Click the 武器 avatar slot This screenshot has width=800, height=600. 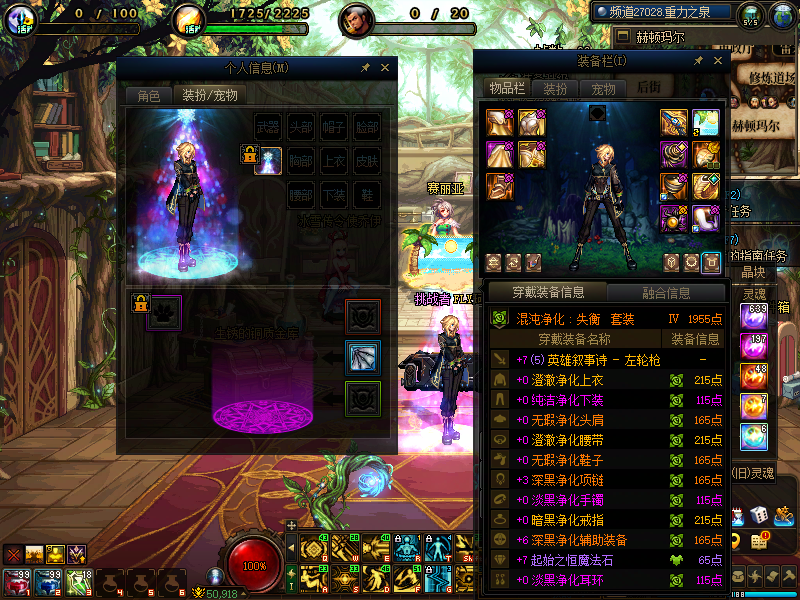click(x=268, y=127)
